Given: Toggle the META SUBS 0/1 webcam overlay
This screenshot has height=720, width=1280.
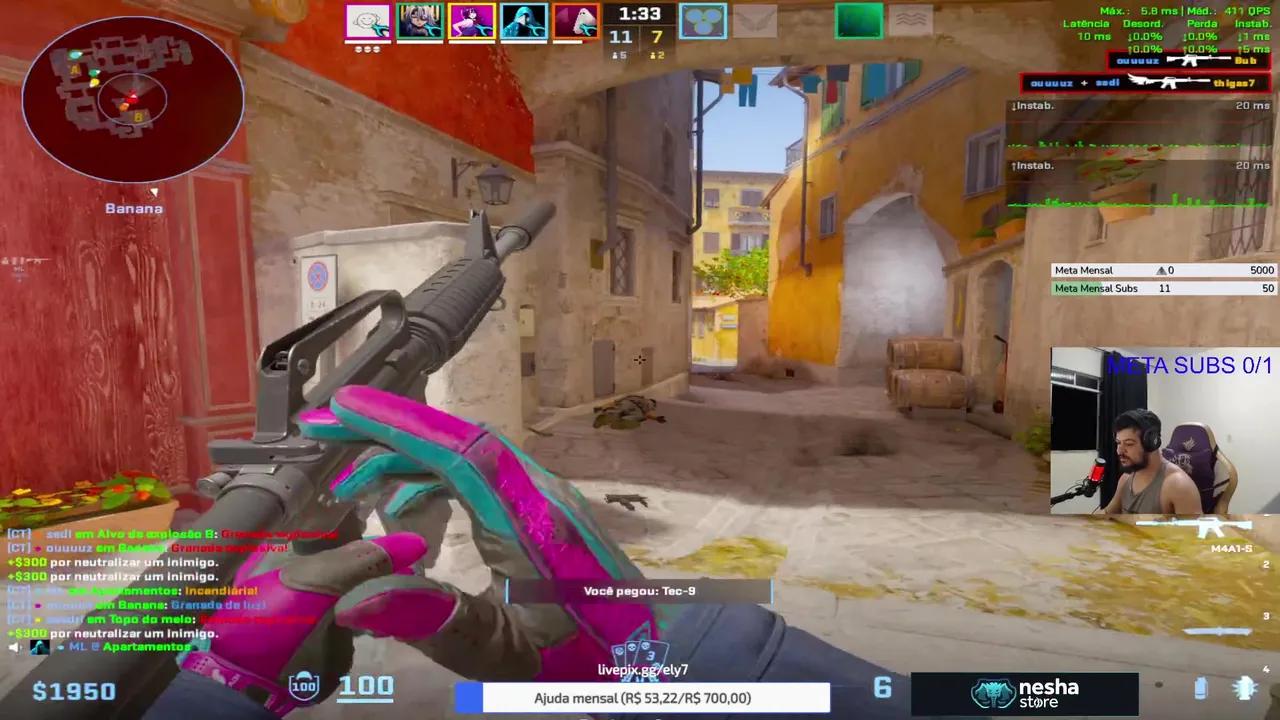Looking at the screenshot, I should point(1190,366).
